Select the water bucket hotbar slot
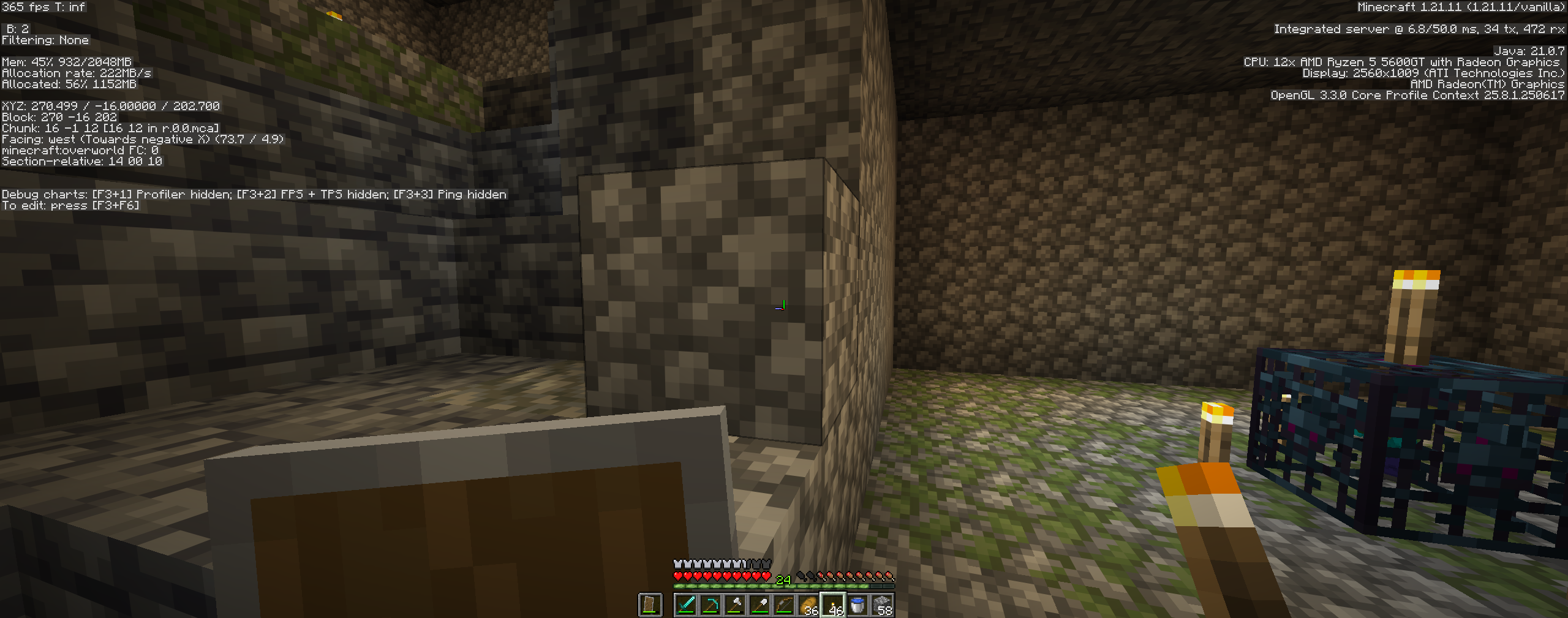 [x=858, y=605]
